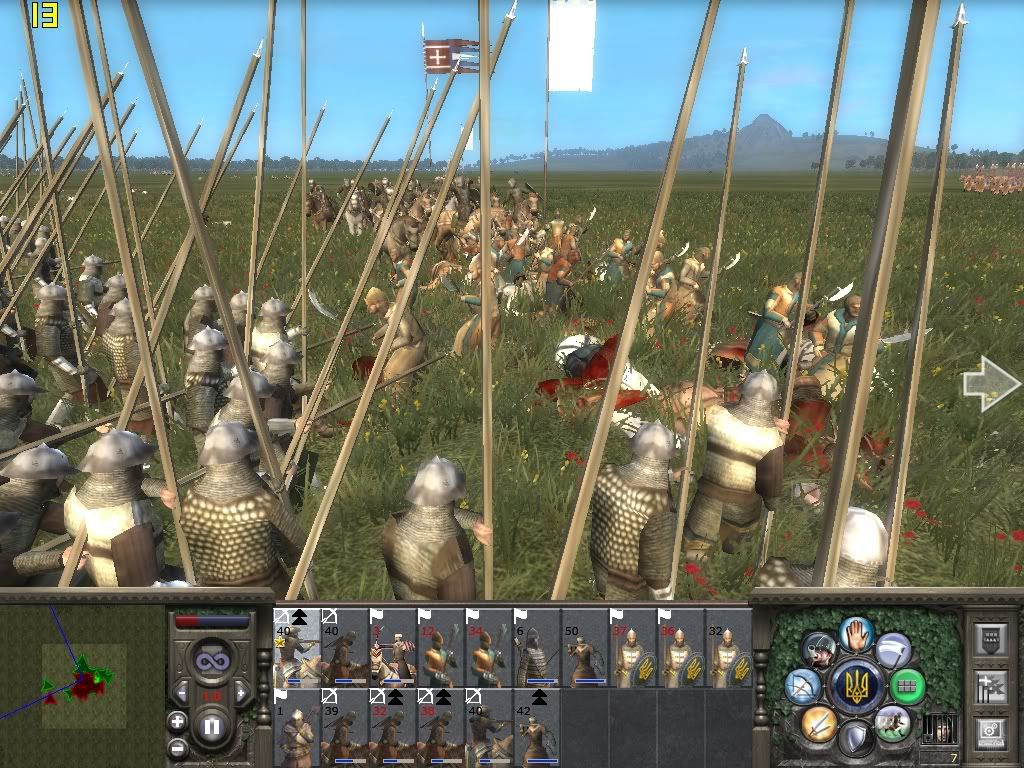Click the battlefield minimap
1024x768 pixels.
pyautogui.click(x=82, y=686)
